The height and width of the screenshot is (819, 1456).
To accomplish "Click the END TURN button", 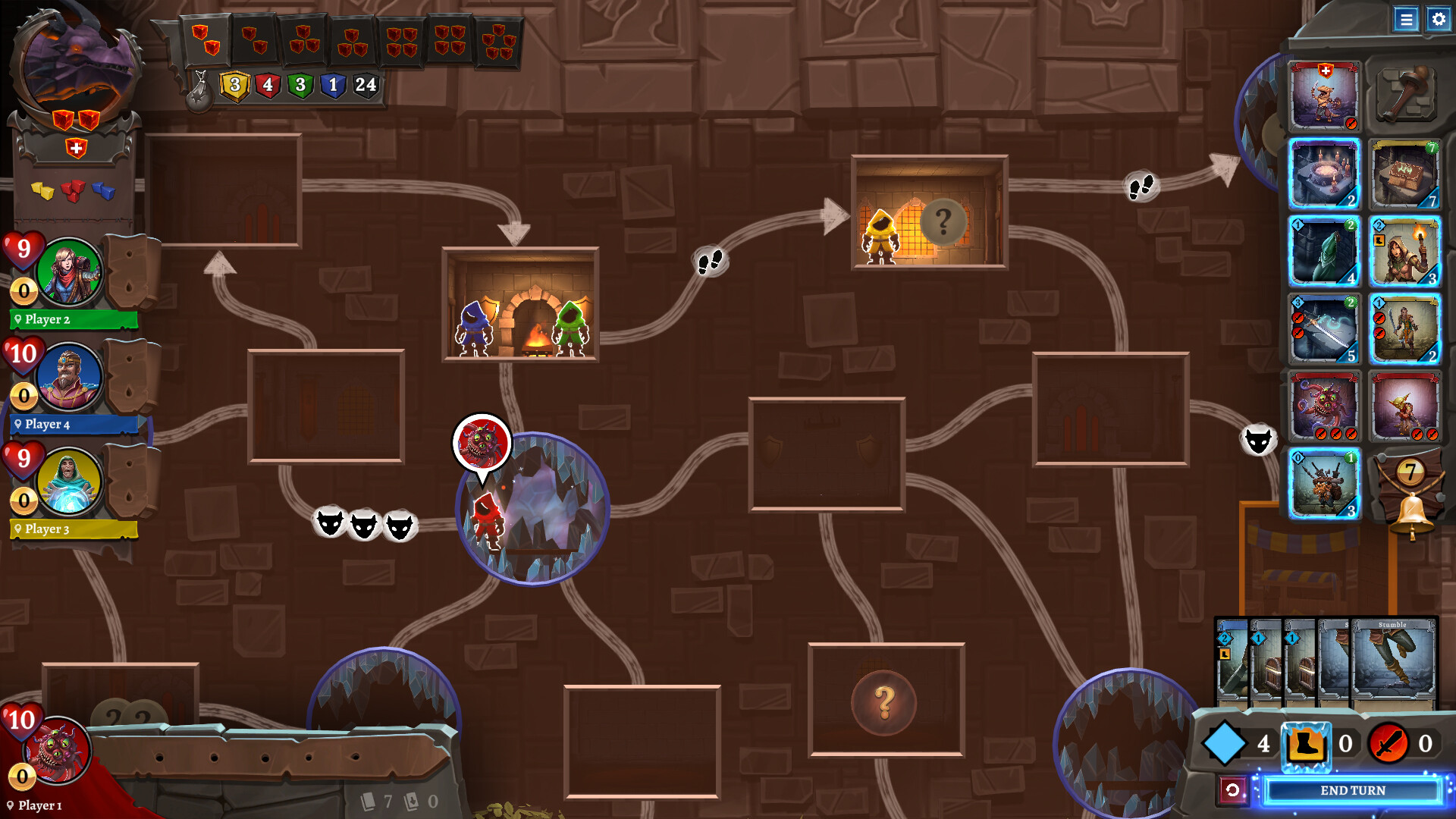I will pyautogui.click(x=1353, y=790).
